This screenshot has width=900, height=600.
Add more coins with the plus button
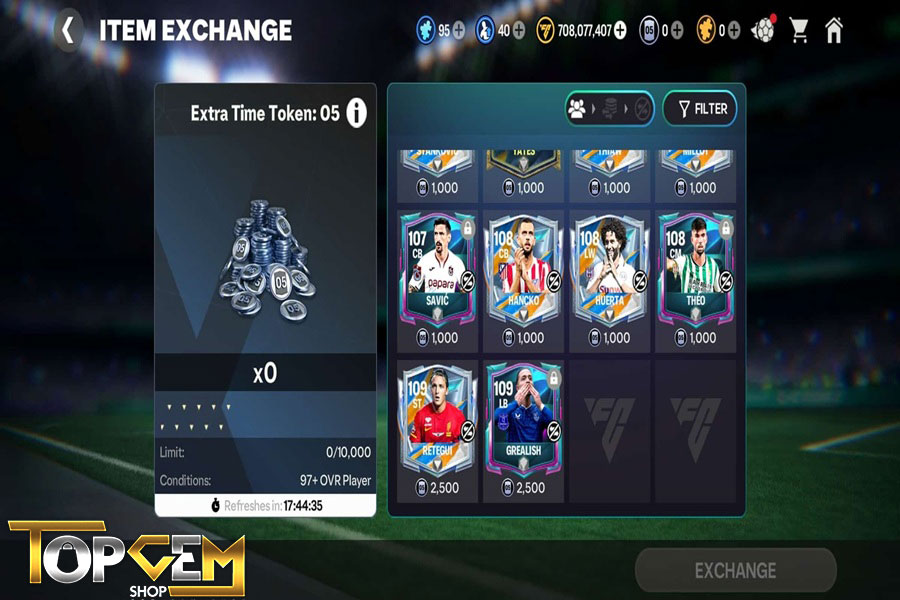(x=620, y=30)
